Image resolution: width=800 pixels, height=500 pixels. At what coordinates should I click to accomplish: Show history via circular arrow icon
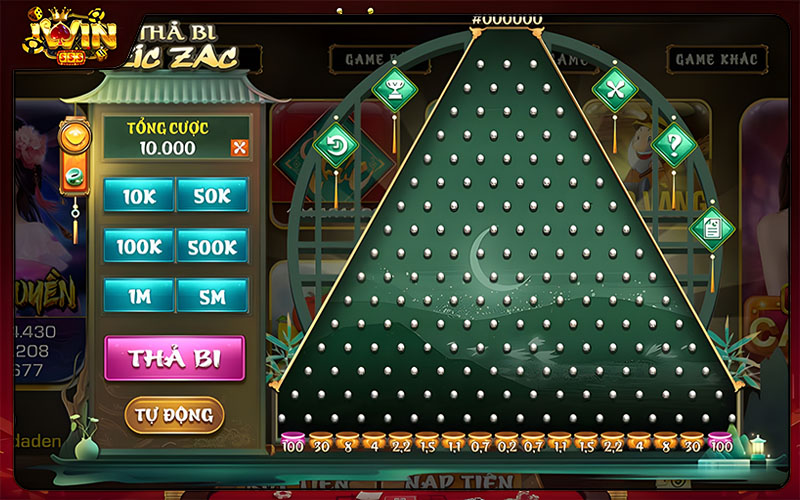click(335, 145)
